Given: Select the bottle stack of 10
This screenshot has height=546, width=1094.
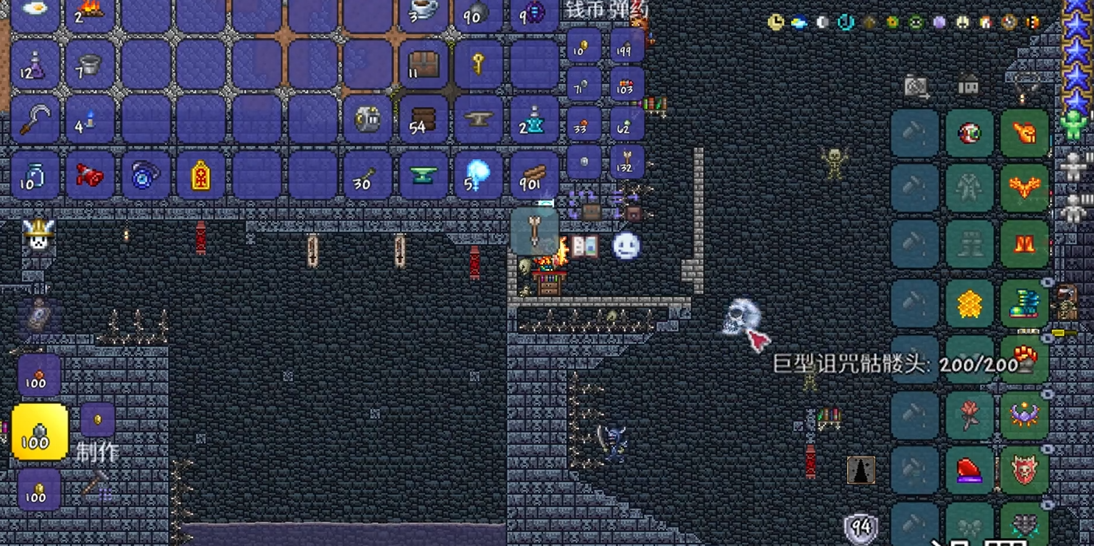Looking at the screenshot, I should tap(35, 176).
